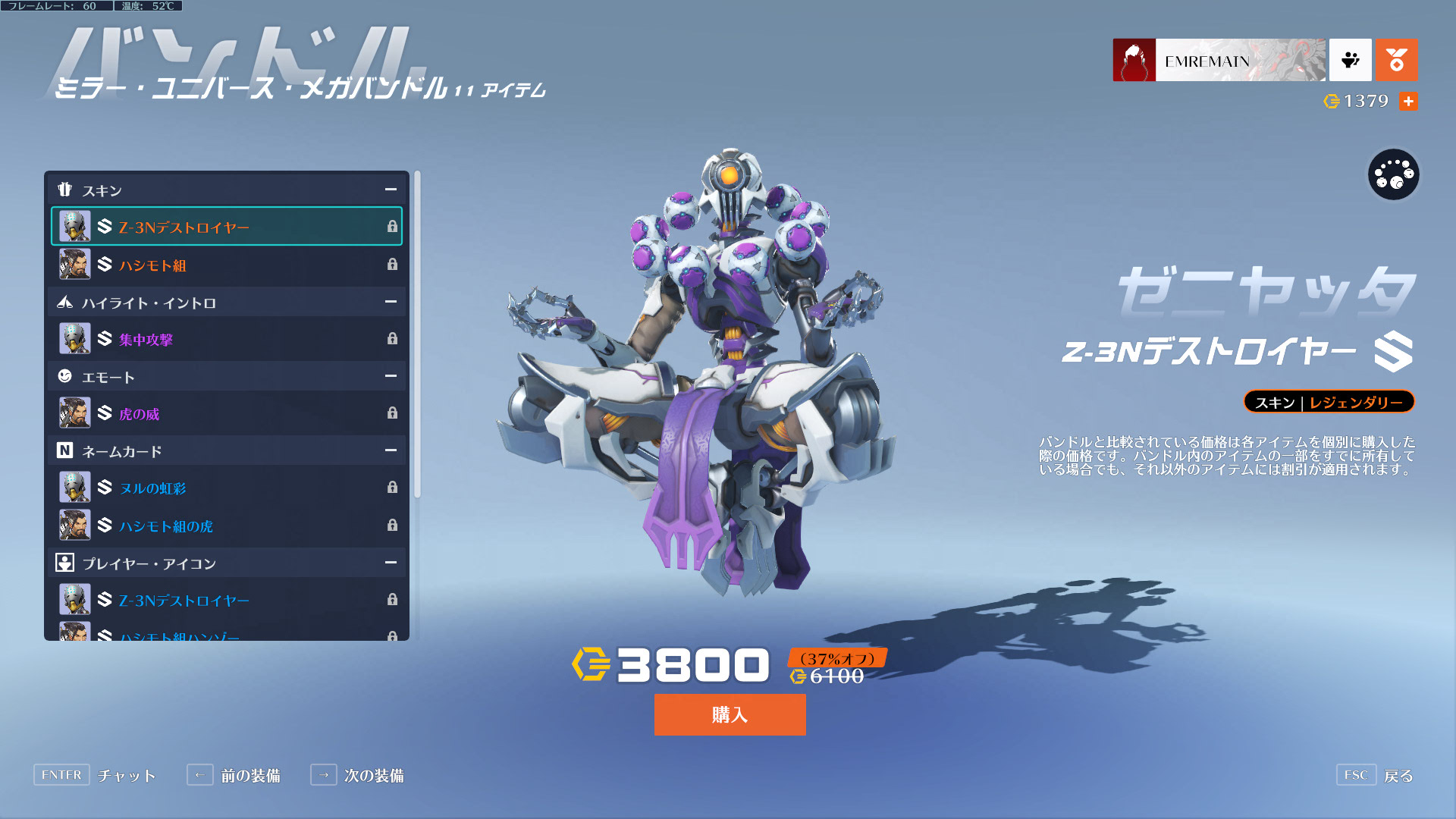Select the ハシモト組 skin row
Screen dimensions: 1456x819
[226, 265]
